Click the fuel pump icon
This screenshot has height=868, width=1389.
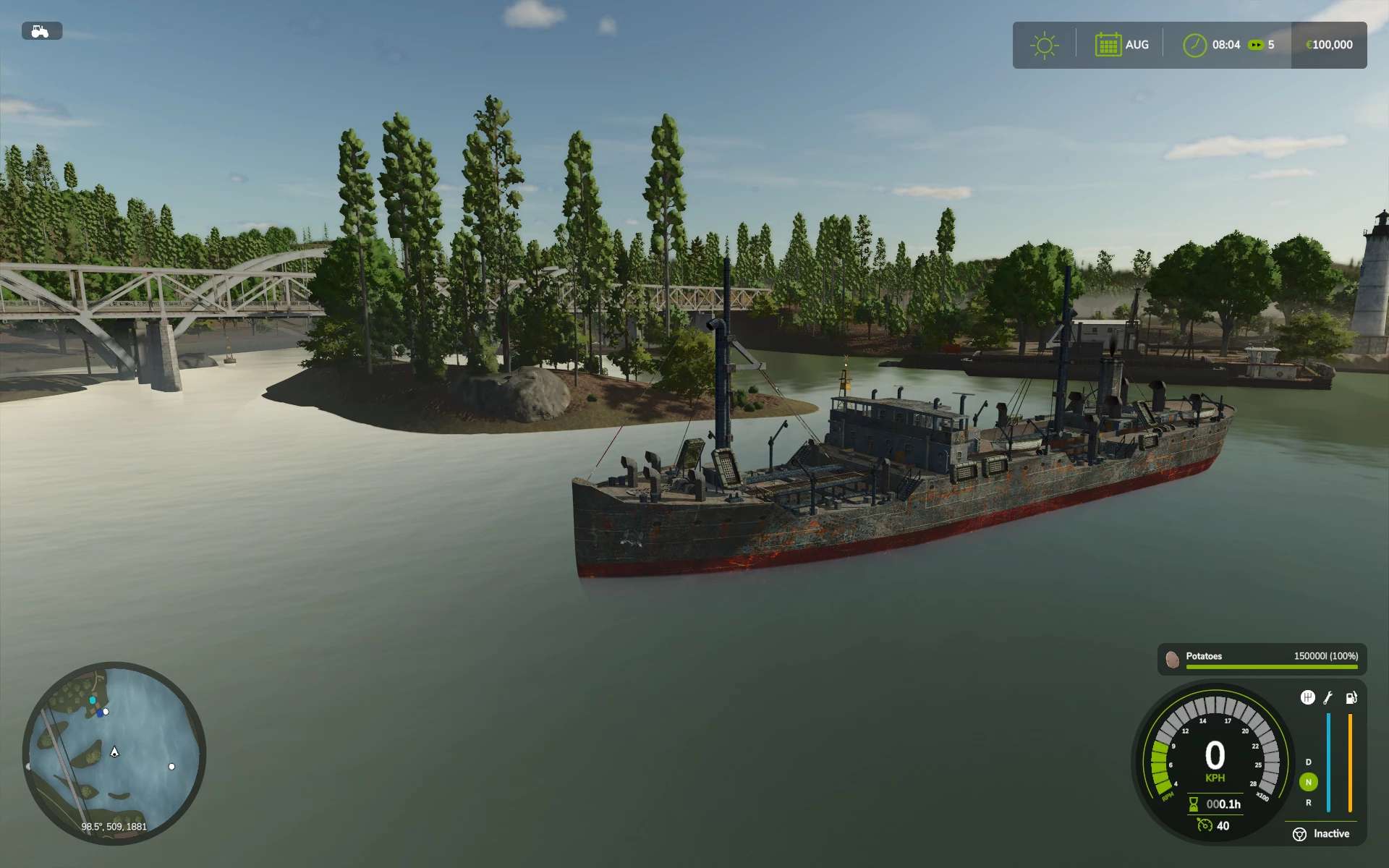click(1351, 698)
